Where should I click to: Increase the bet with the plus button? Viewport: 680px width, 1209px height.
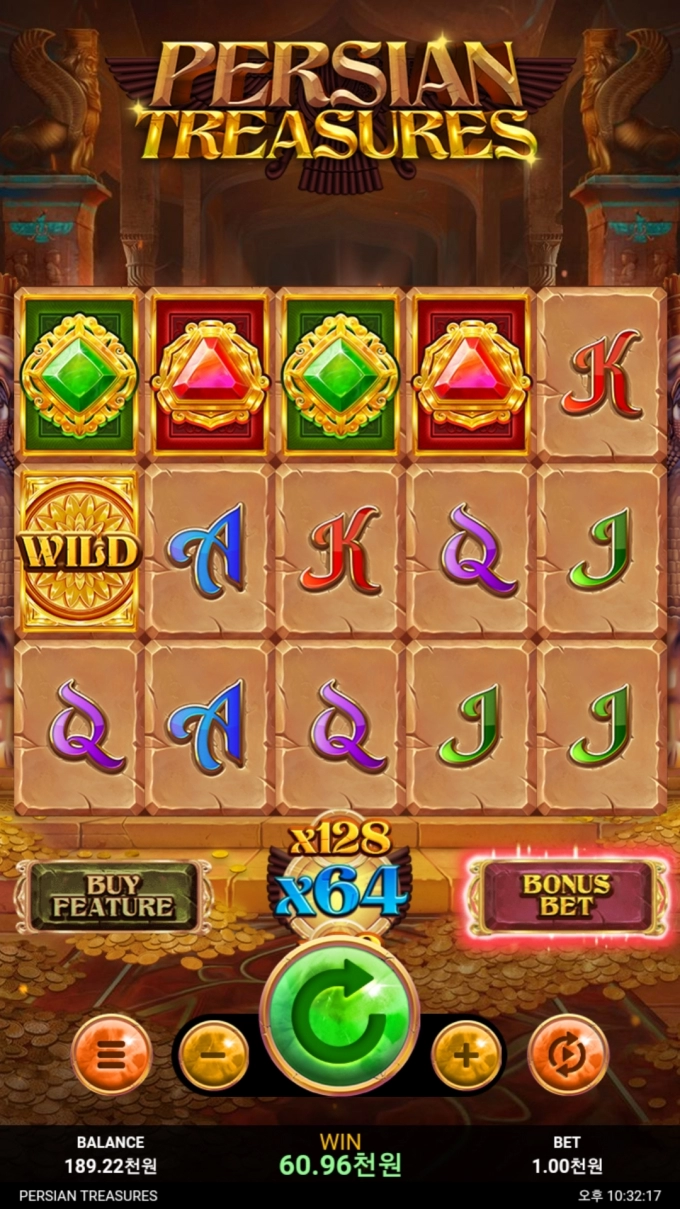coord(466,1055)
